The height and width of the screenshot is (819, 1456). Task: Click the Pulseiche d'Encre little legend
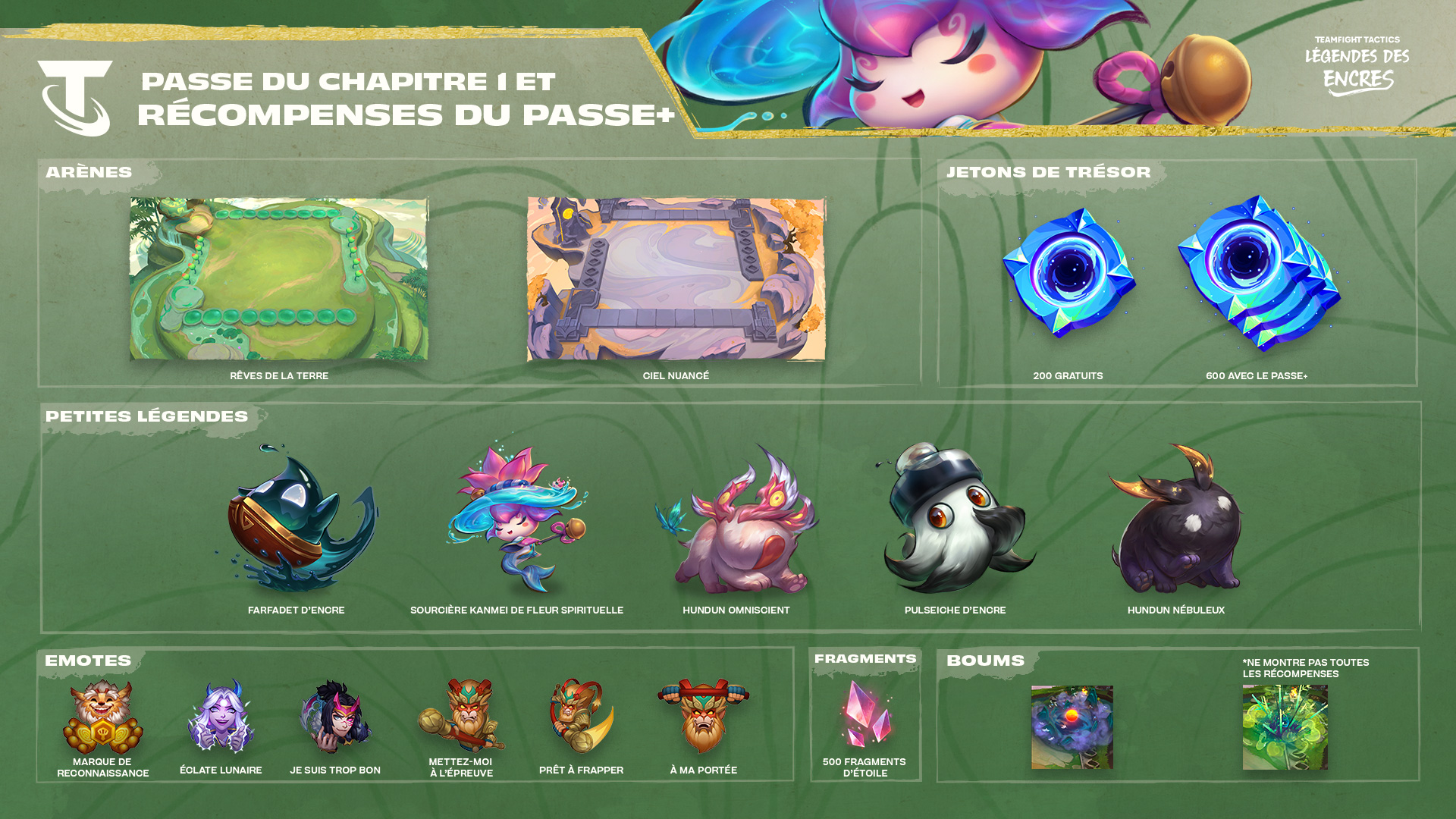pos(955,519)
